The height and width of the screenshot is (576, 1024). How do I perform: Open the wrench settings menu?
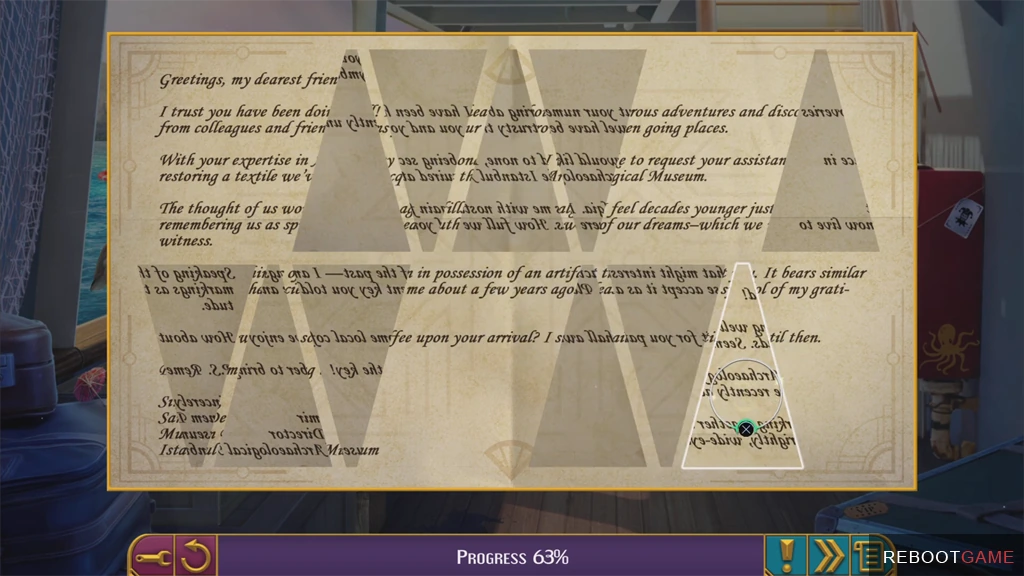point(152,555)
